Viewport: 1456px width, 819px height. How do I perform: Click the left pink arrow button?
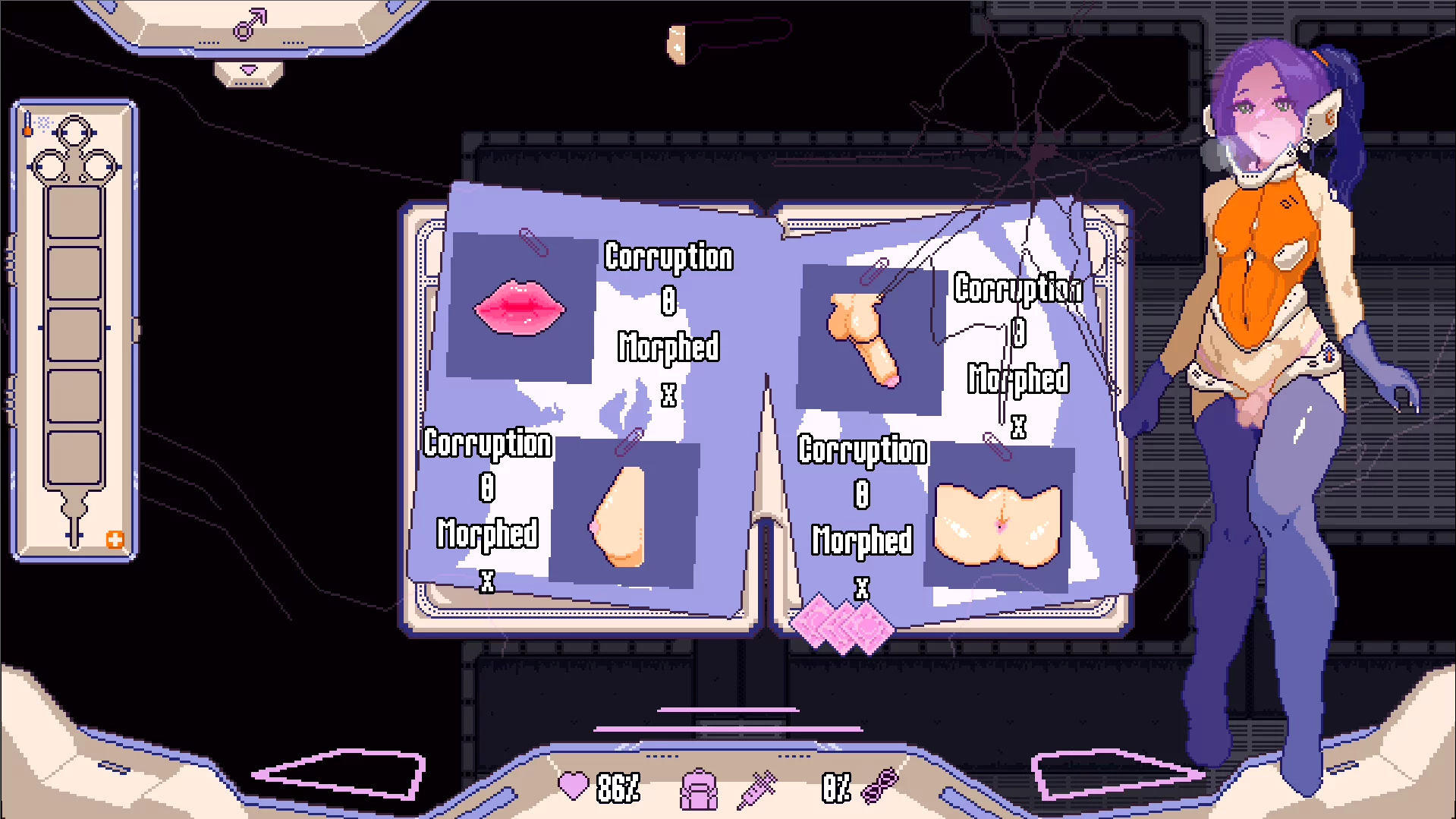coord(339,774)
